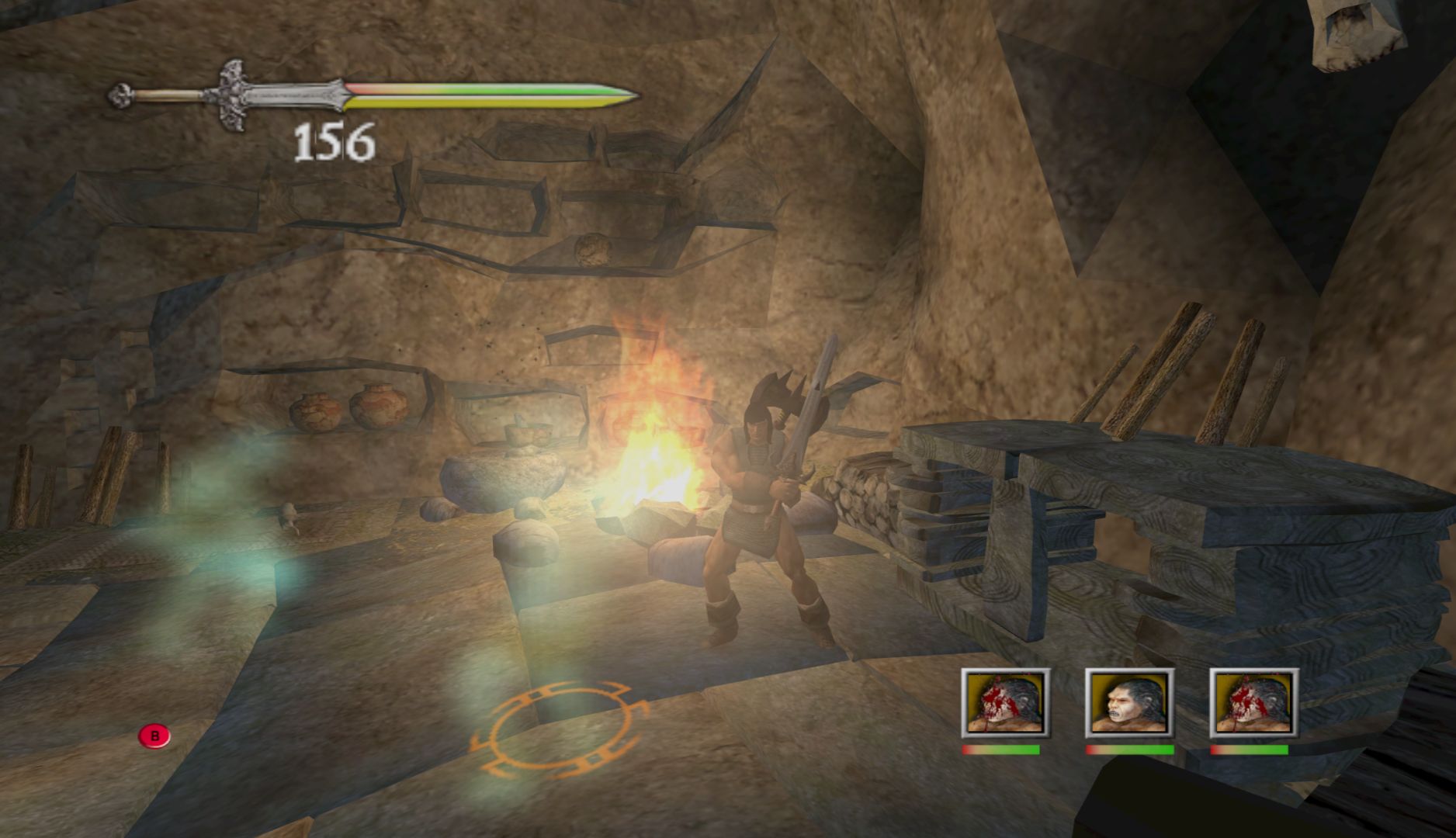Screen dimensions: 1456x838
Task: Select the unbloodied enemy face portrait
Action: 1129,704
